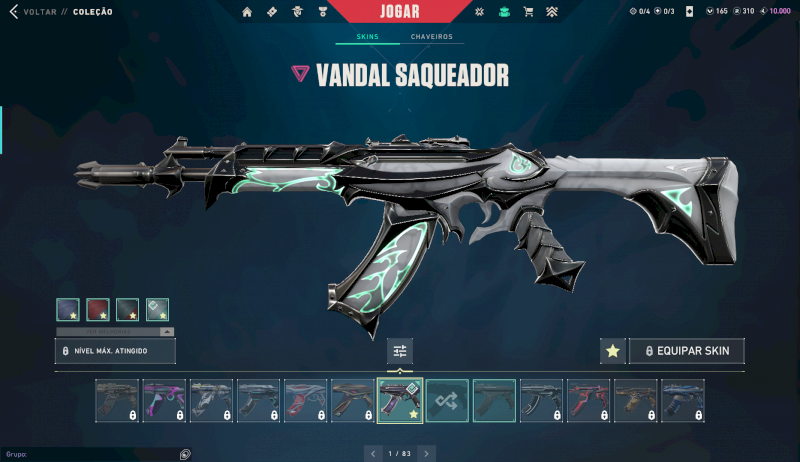Equip skin with the Equipar Skin button
Screen dimensions: 800x462
pyautogui.click(x=687, y=351)
